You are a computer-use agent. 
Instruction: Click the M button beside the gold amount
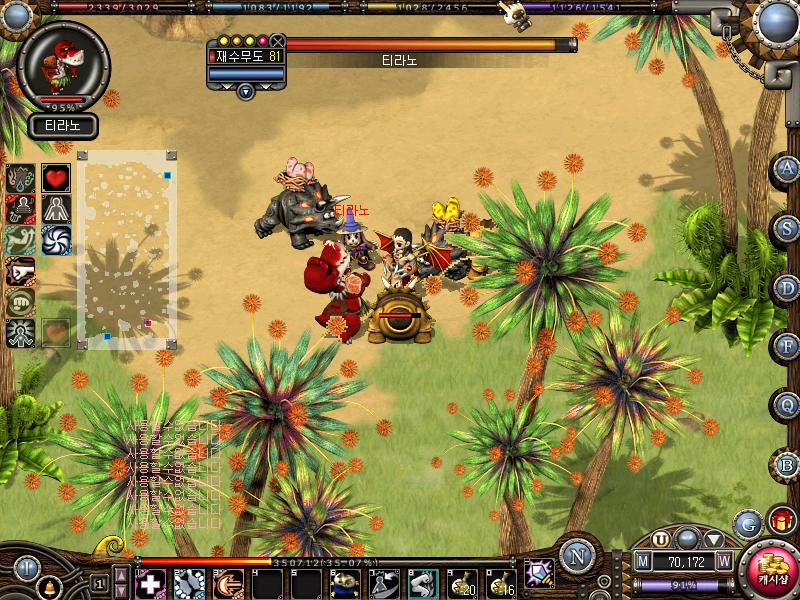[644, 561]
